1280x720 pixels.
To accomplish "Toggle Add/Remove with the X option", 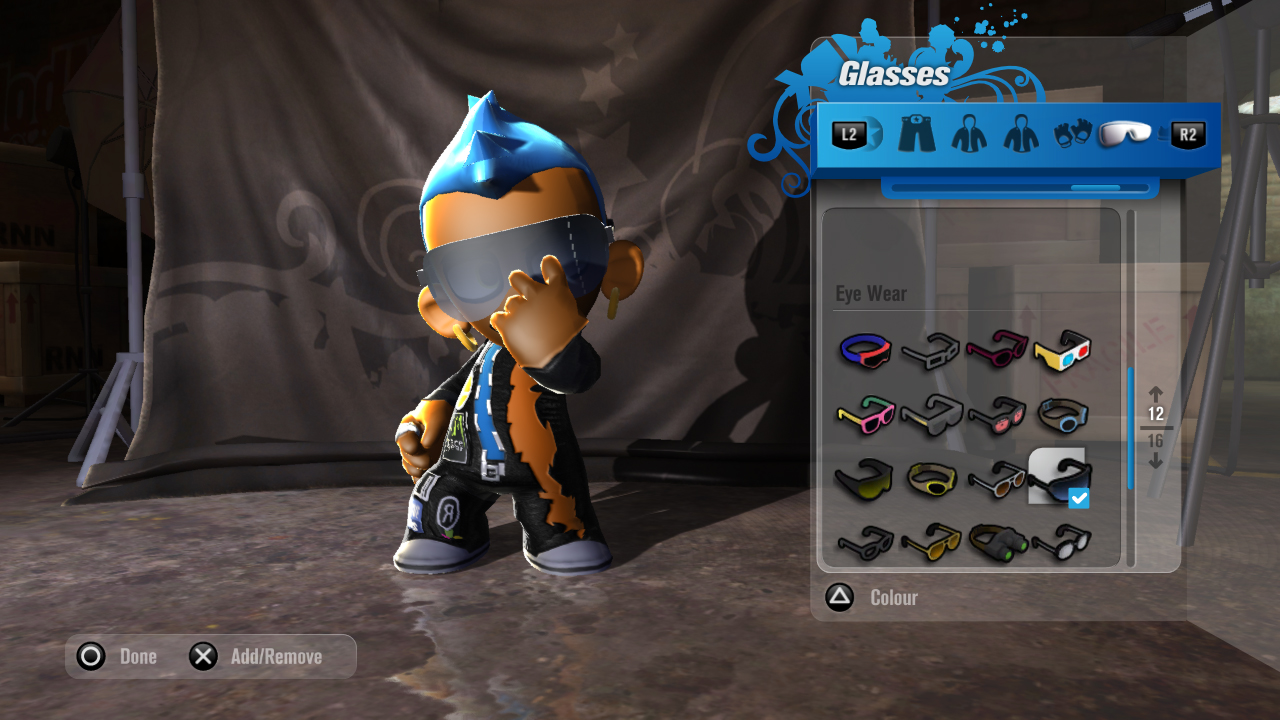I will pyautogui.click(x=204, y=656).
